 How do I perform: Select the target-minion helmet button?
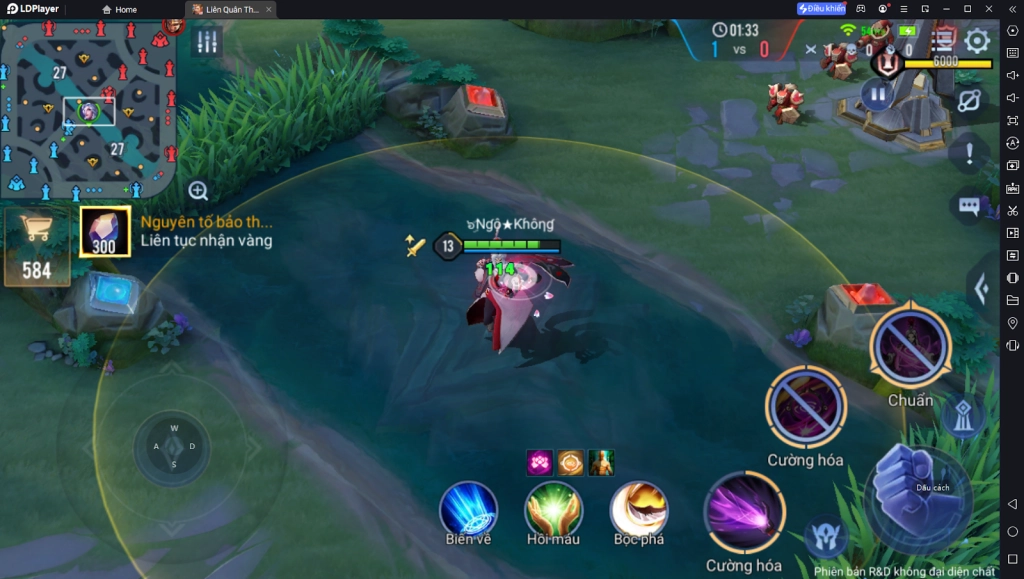click(x=826, y=538)
